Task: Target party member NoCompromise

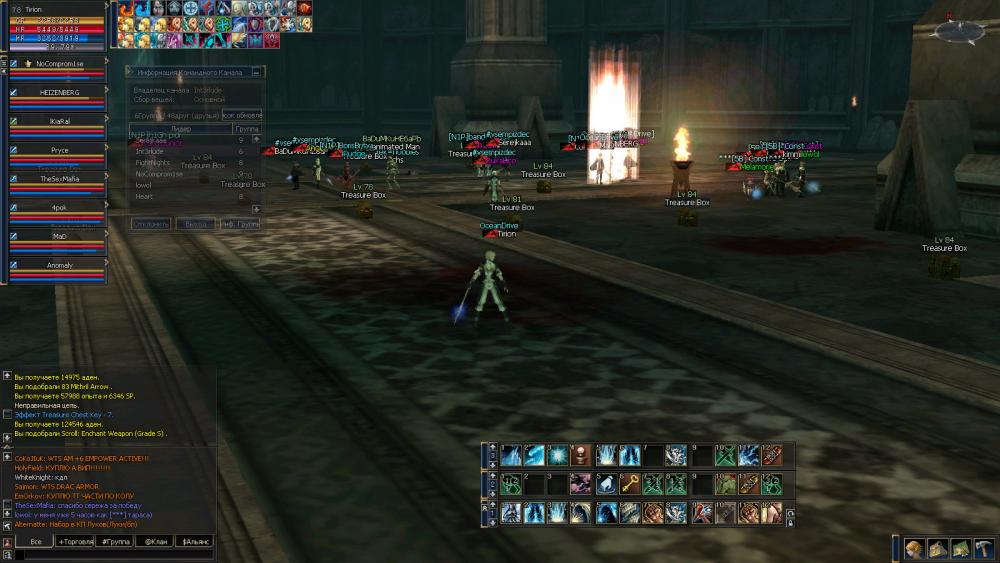Action: tap(59, 63)
